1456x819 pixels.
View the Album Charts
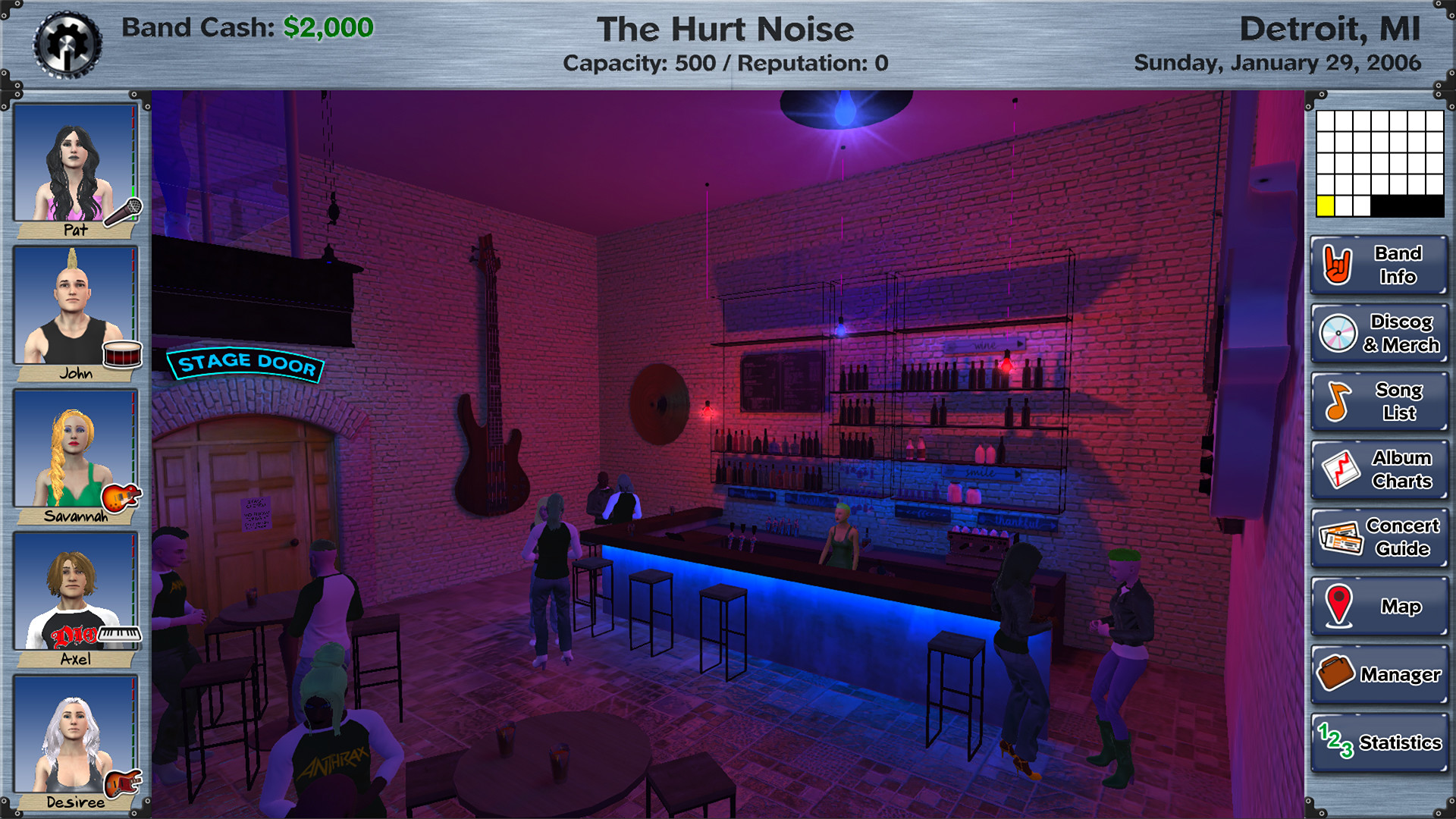point(1377,469)
